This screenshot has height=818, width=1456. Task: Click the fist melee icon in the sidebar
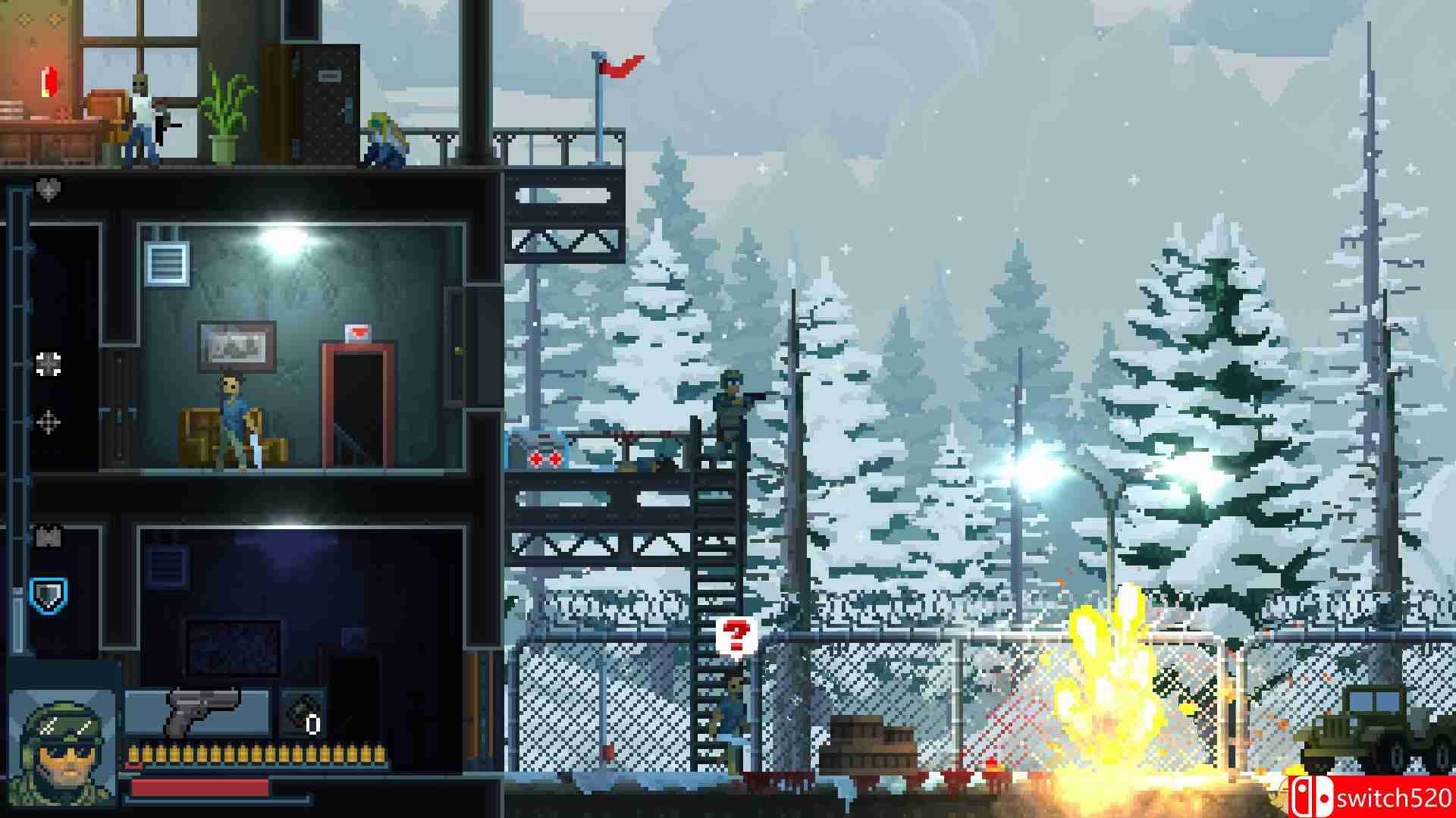click(48, 364)
